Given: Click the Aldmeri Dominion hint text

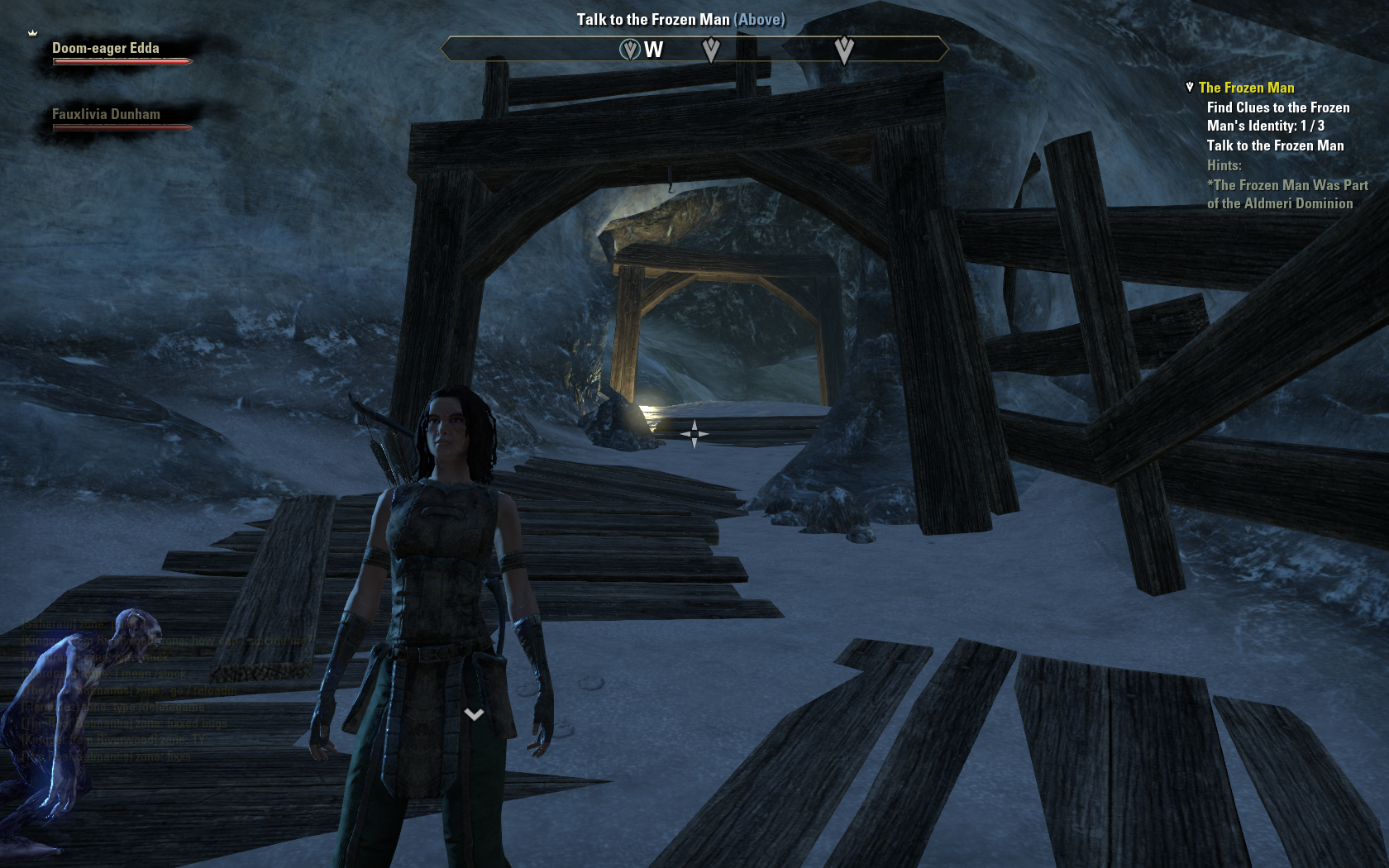Looking at the screenshot, I should pos(1286,194).
